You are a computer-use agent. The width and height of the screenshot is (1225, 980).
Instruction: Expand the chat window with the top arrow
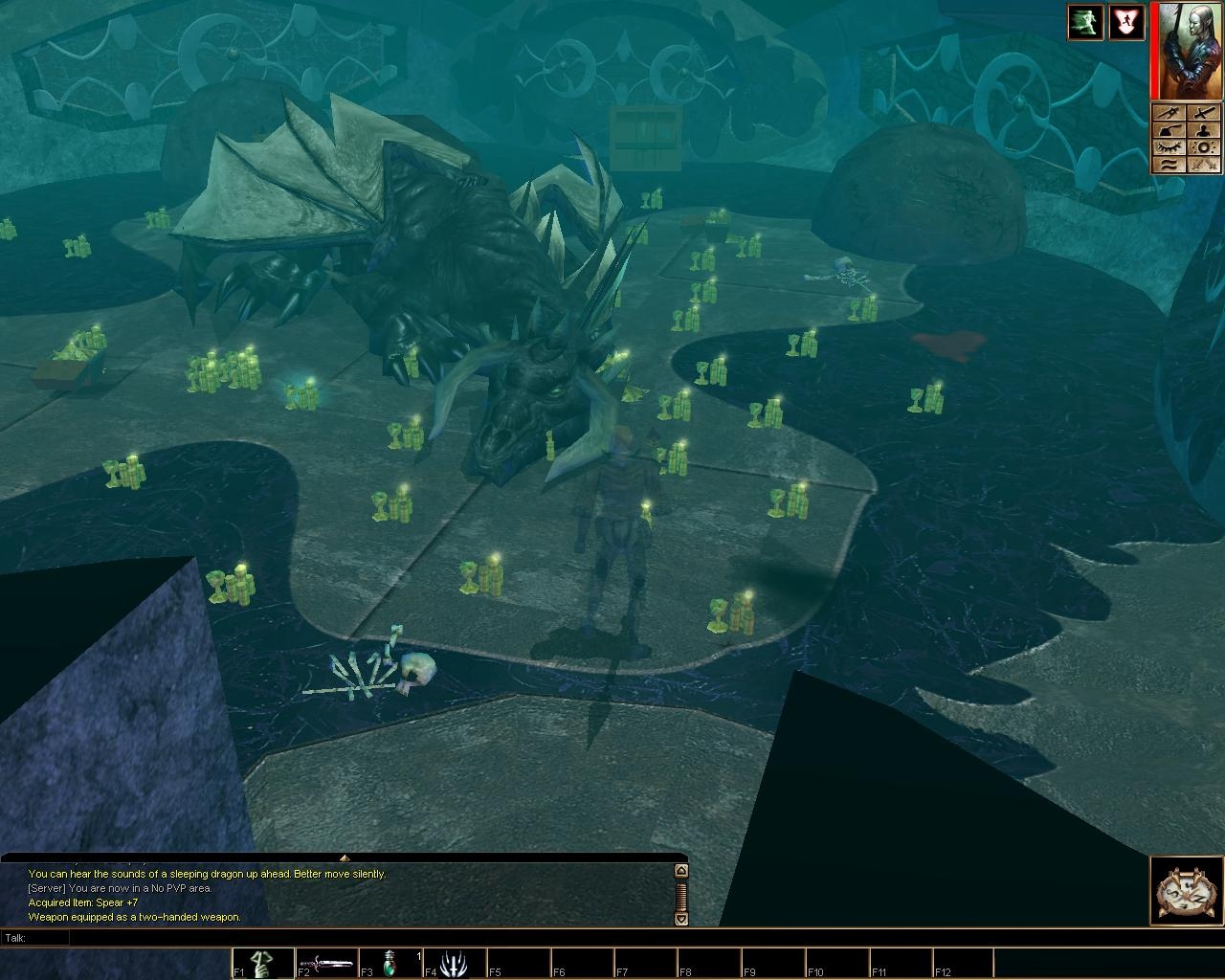click(345, 857)
